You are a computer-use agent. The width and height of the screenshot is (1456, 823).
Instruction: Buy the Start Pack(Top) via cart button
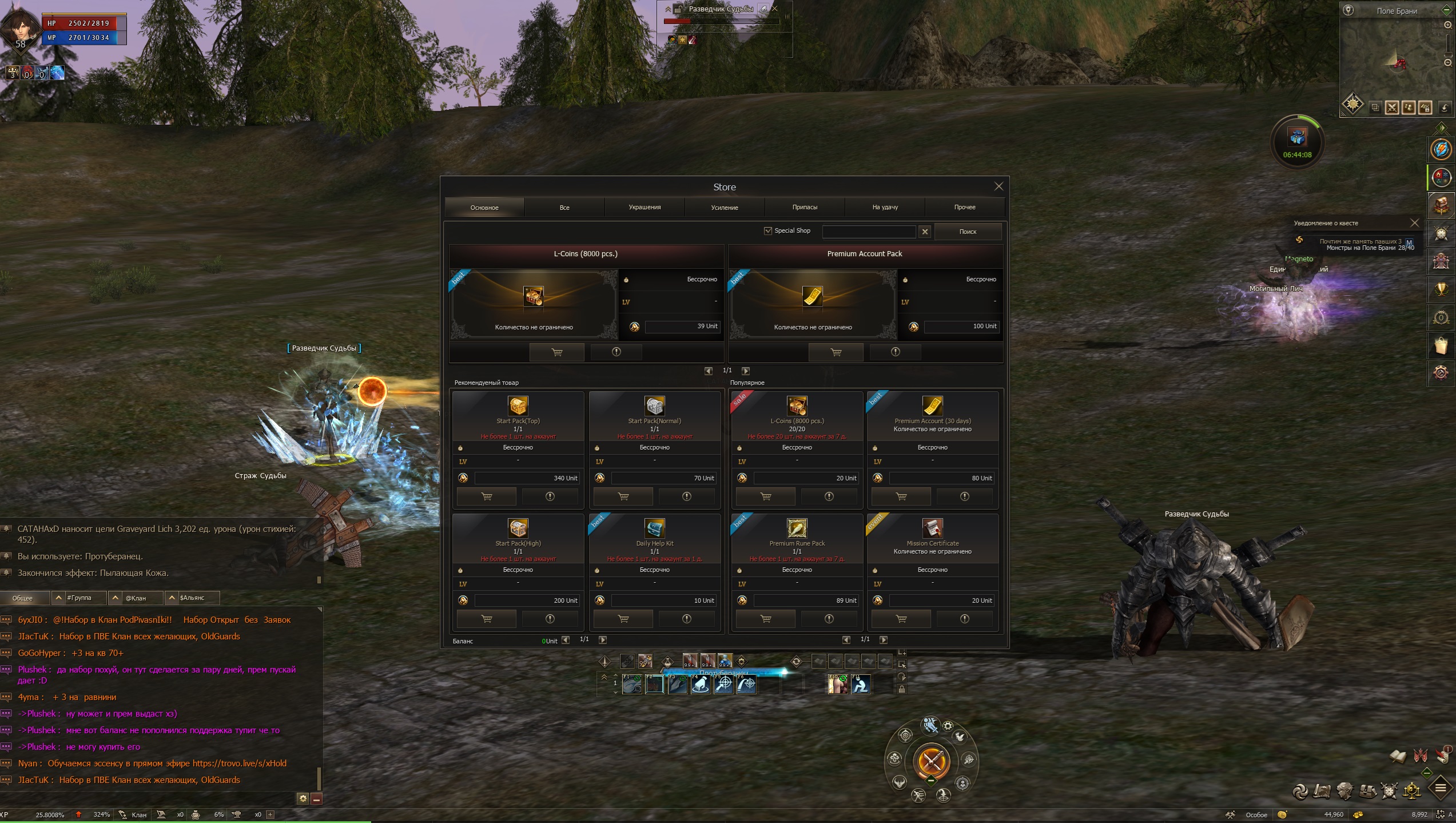[x=487, y=496]
